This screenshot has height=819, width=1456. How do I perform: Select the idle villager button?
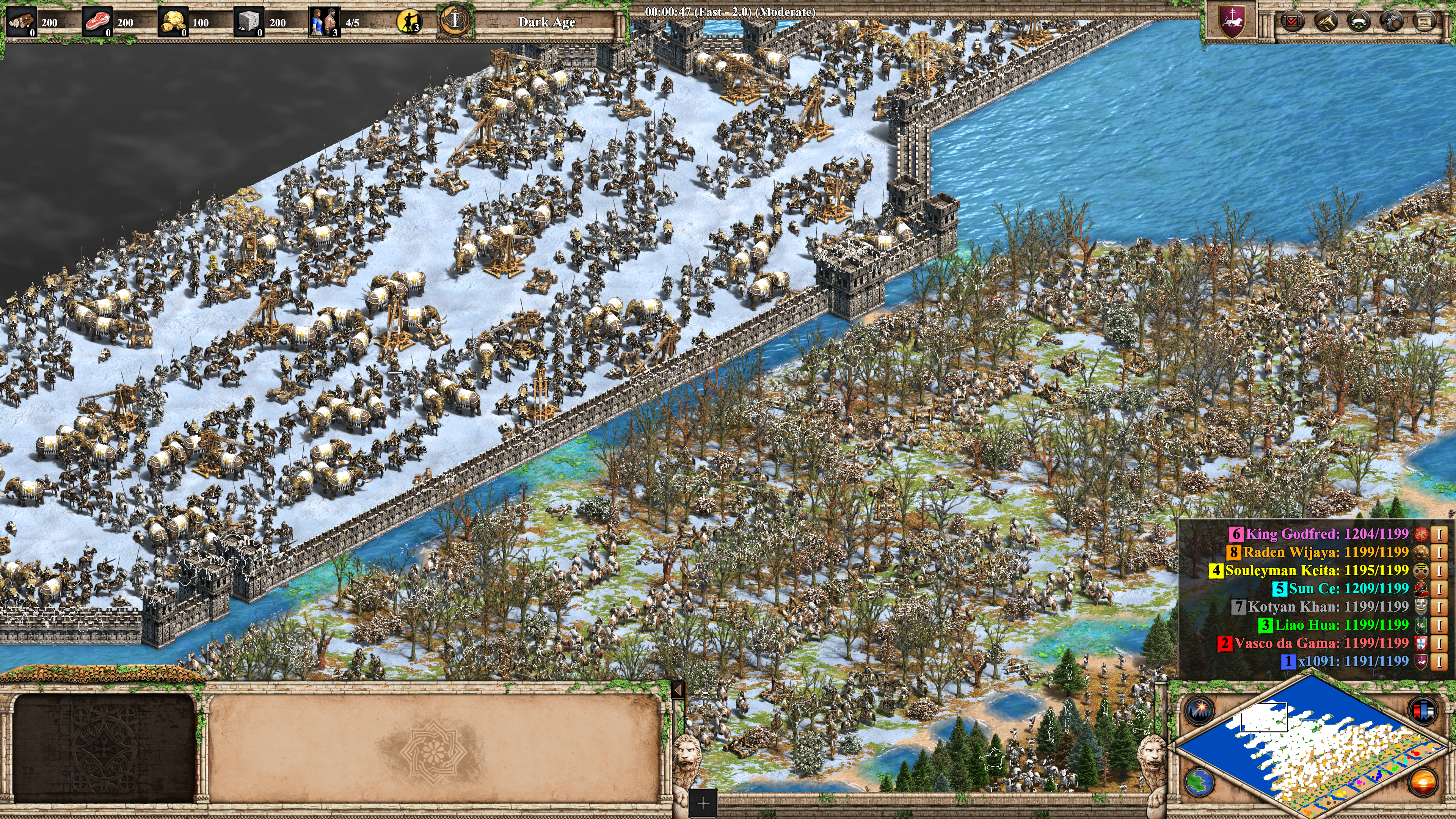409,22
